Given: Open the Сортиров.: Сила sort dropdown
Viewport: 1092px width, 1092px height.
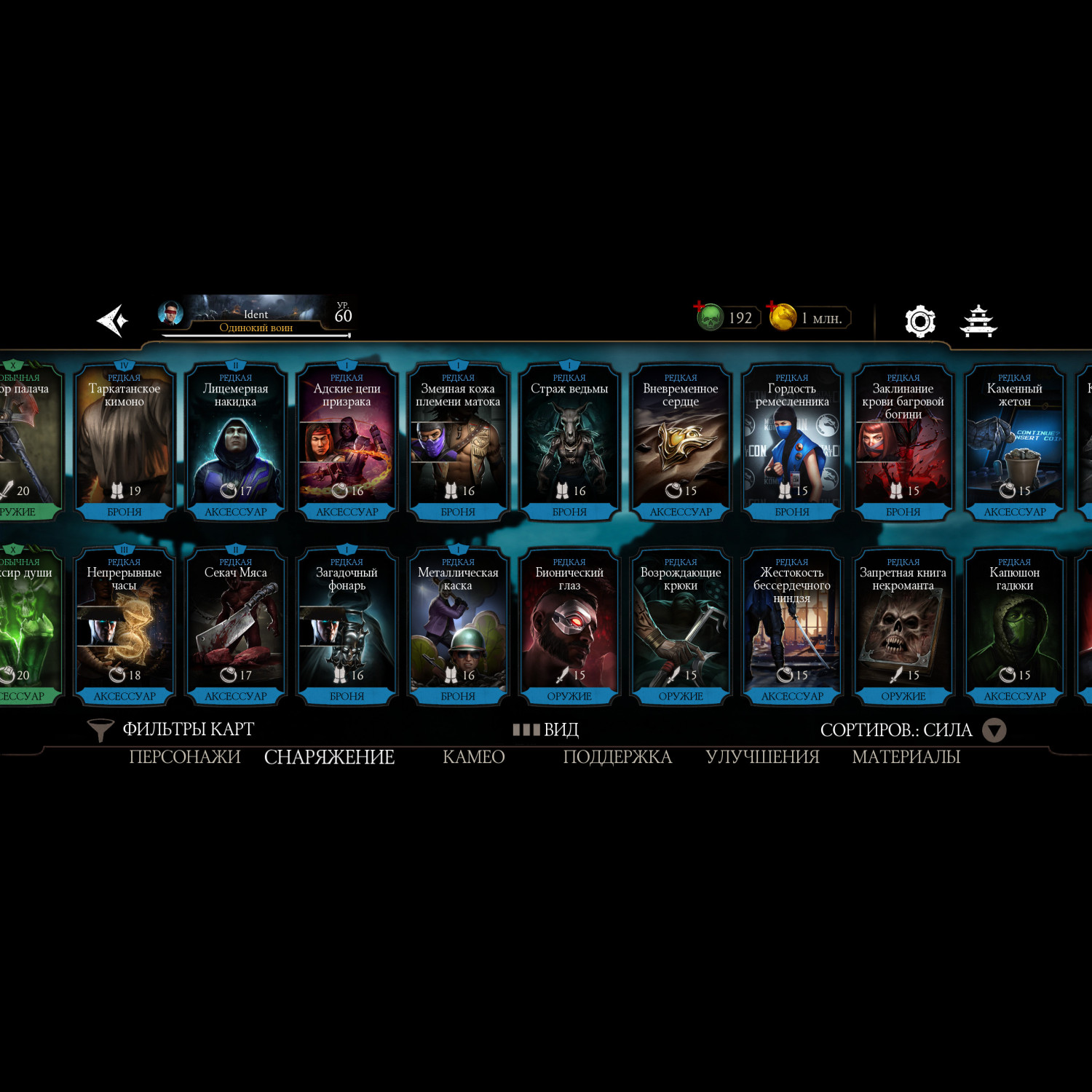Looking at the screenshot, I should [x=912, y=730].
